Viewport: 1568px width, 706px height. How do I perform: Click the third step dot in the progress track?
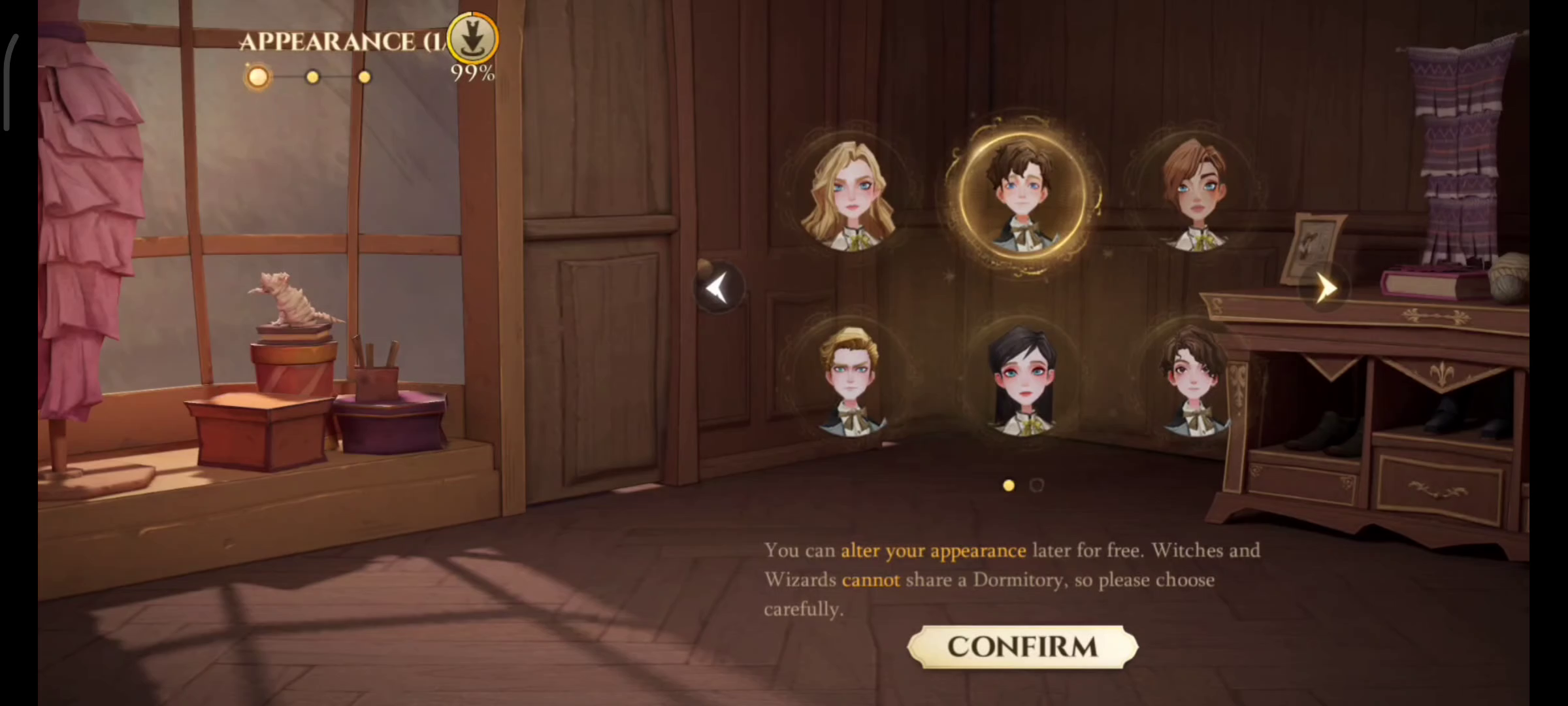364,77
